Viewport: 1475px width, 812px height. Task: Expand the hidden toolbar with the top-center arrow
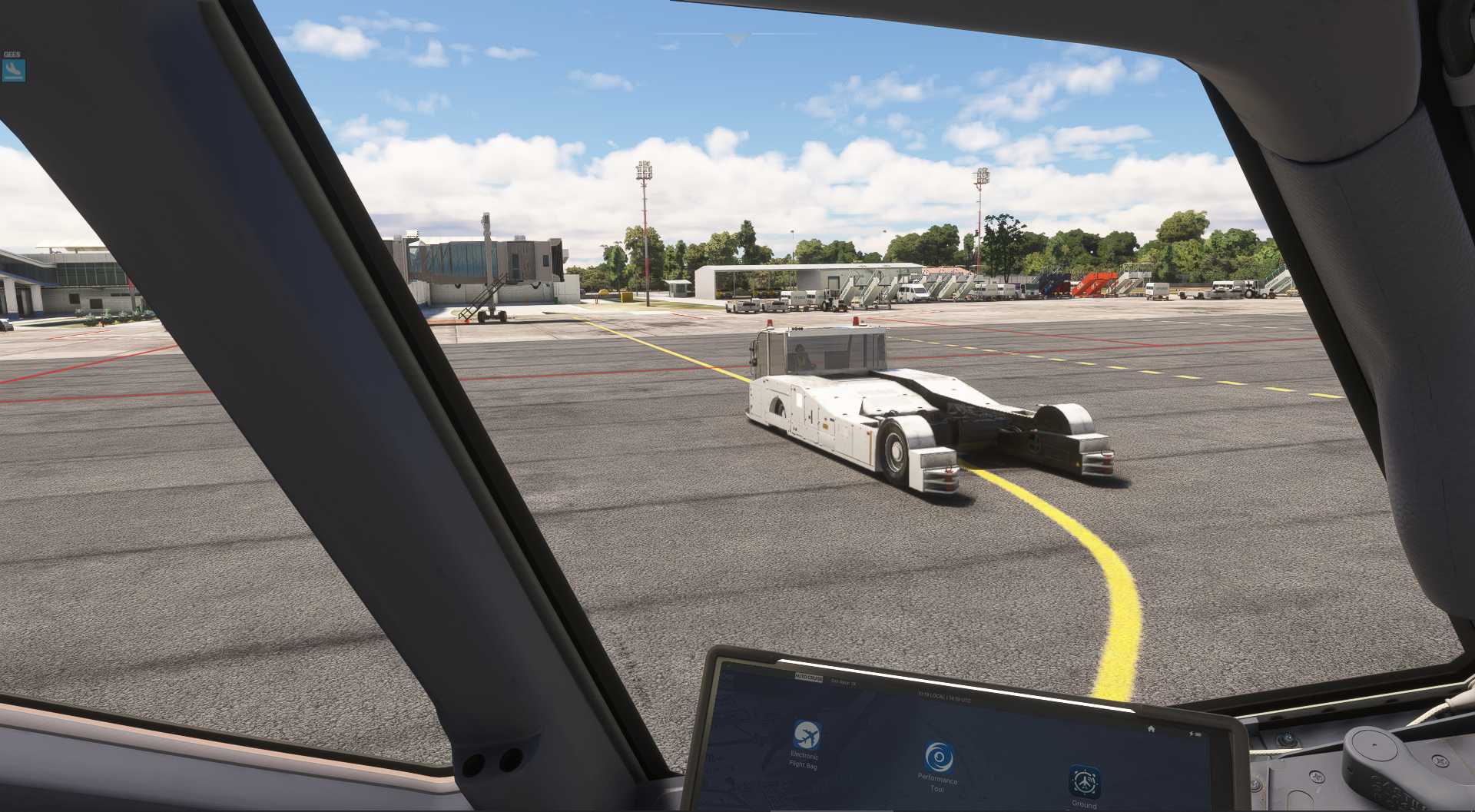click(736, 35)
